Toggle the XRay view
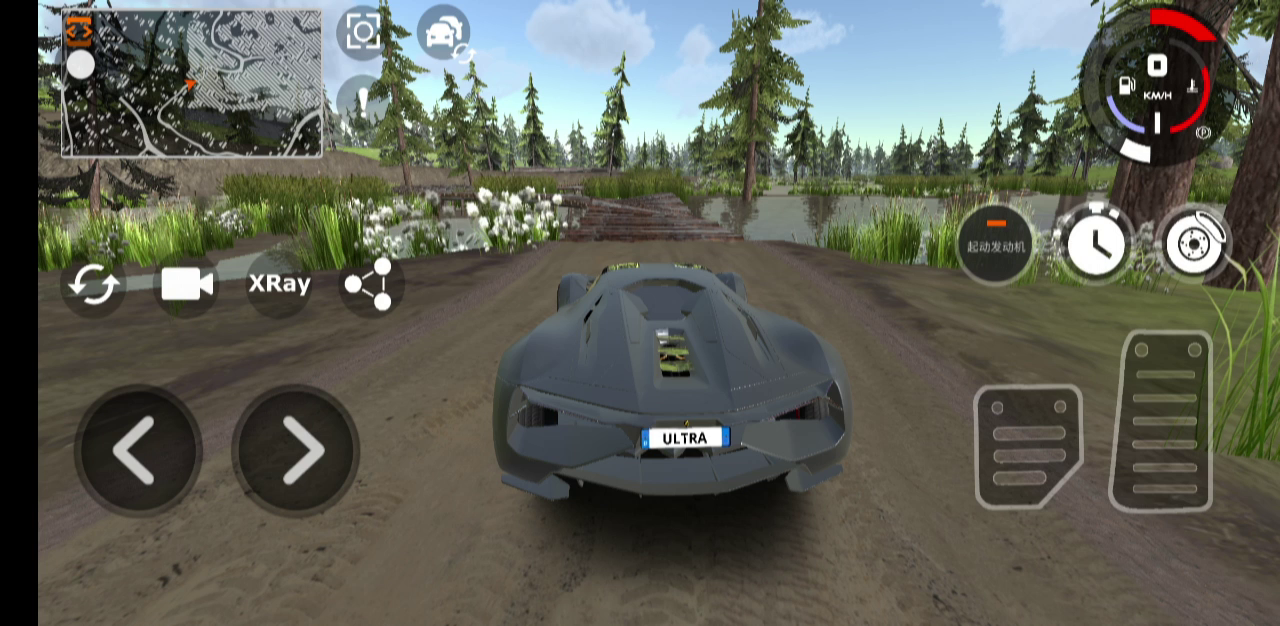 click(x=279, y=284)
